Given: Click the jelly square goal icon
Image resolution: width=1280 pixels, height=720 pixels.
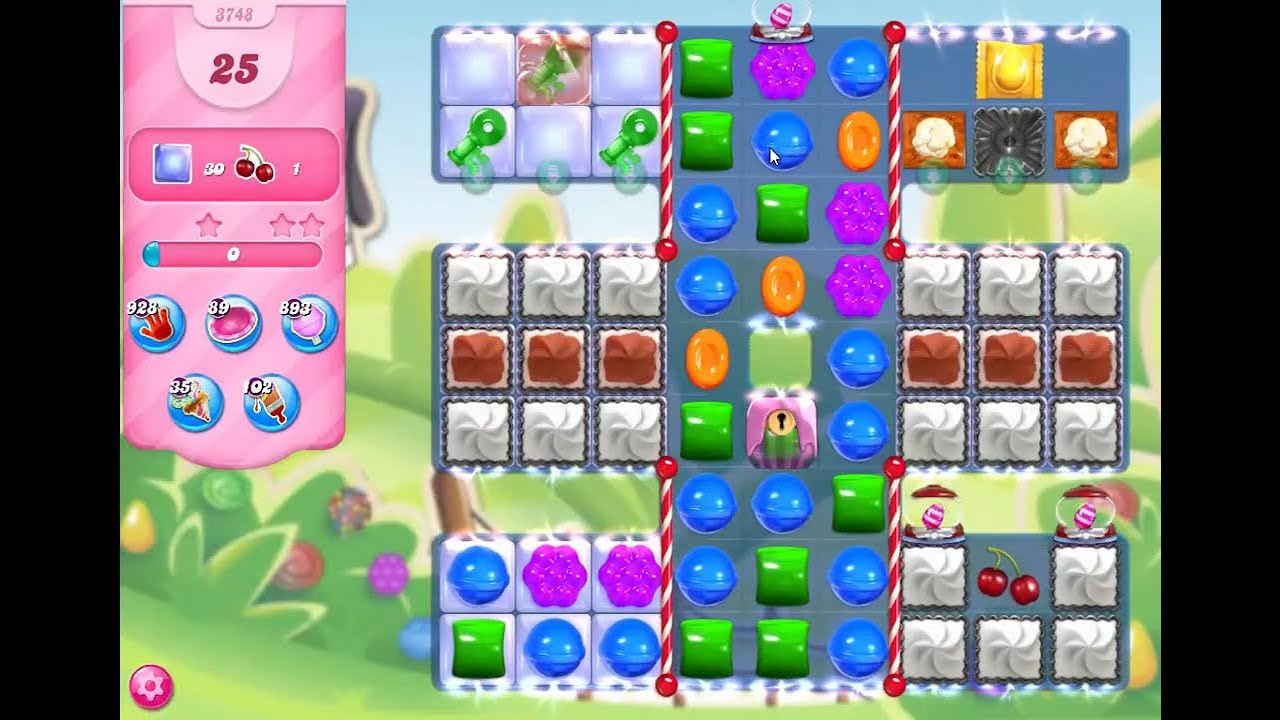Looking at the screenshot, I should tap(170, 163).
